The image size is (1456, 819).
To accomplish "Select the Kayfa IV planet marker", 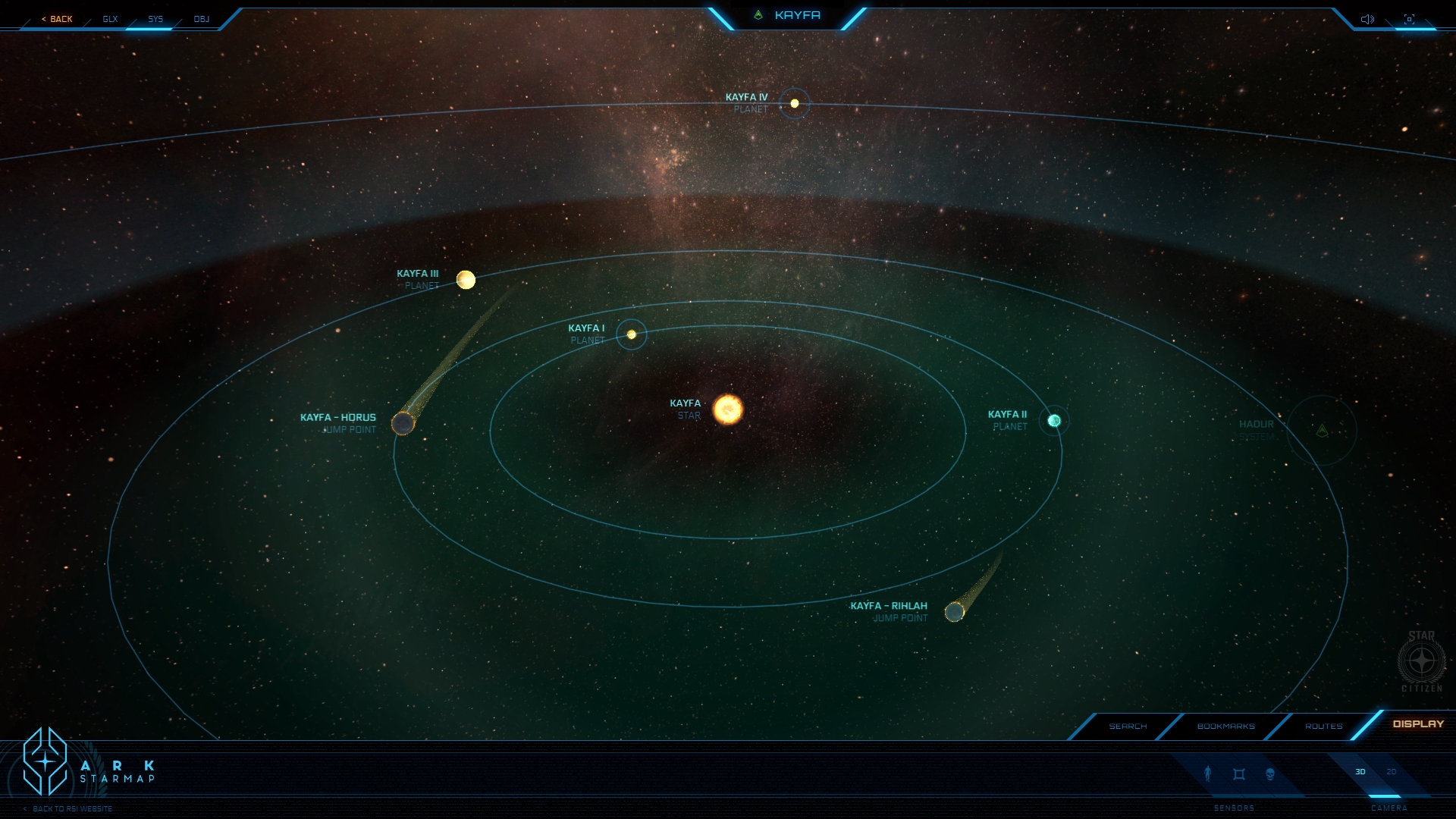I will 795,103.
